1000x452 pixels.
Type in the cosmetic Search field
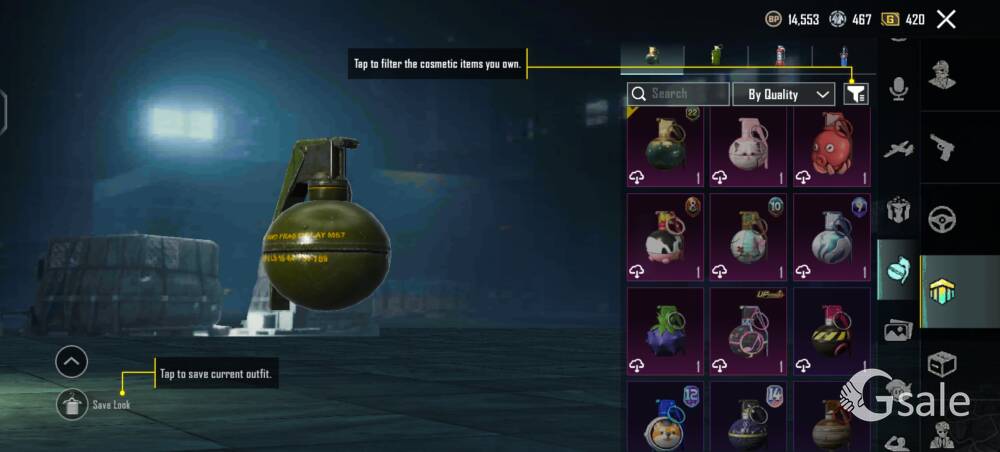(x=686, y=94)
